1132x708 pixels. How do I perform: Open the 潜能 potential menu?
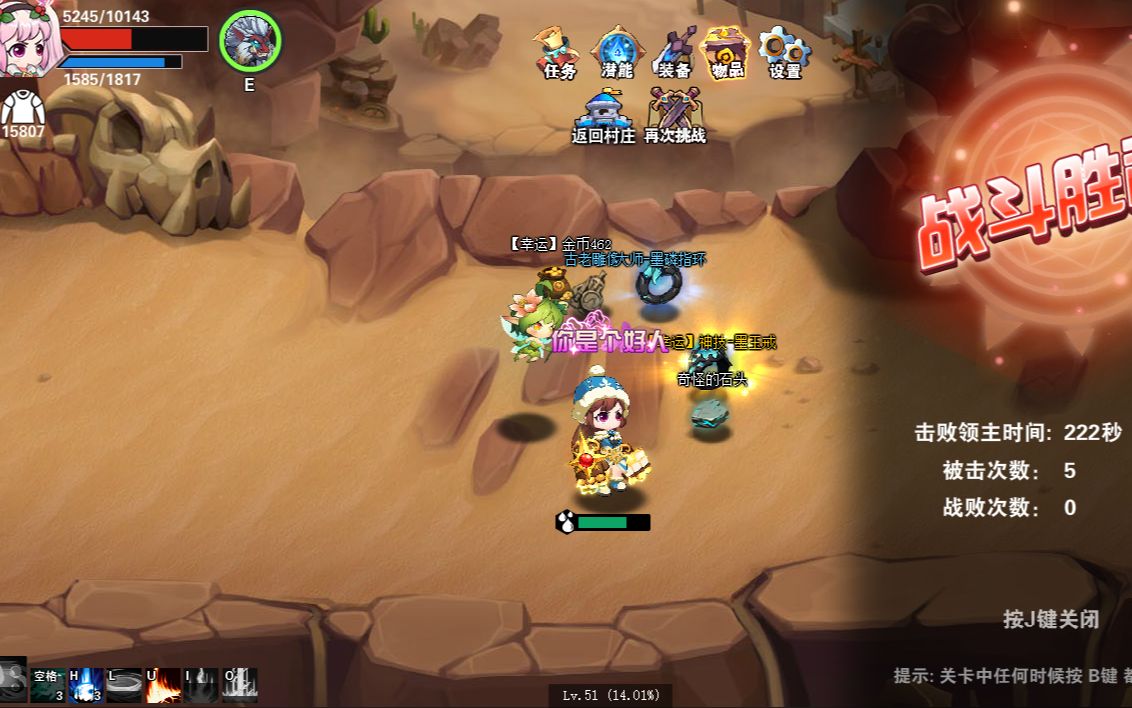[x=617, y=52]
